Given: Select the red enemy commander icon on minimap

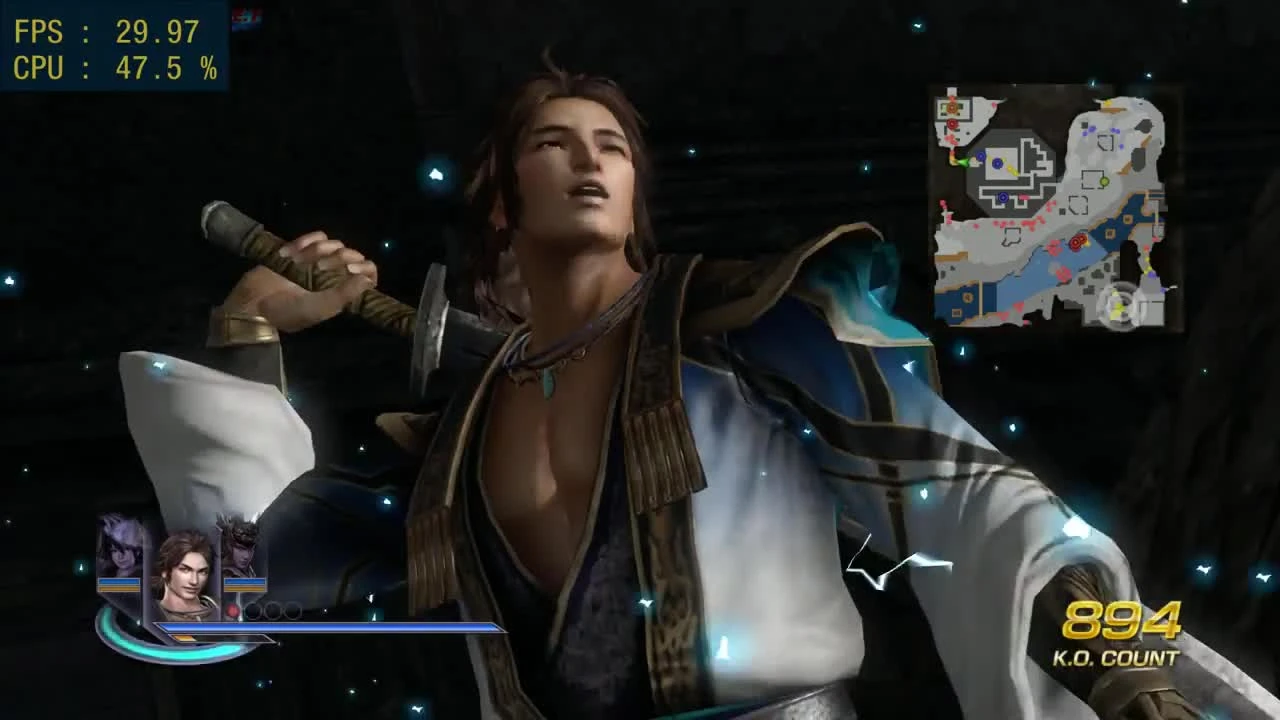Looking at the screenshot, I should [1077, 241].
